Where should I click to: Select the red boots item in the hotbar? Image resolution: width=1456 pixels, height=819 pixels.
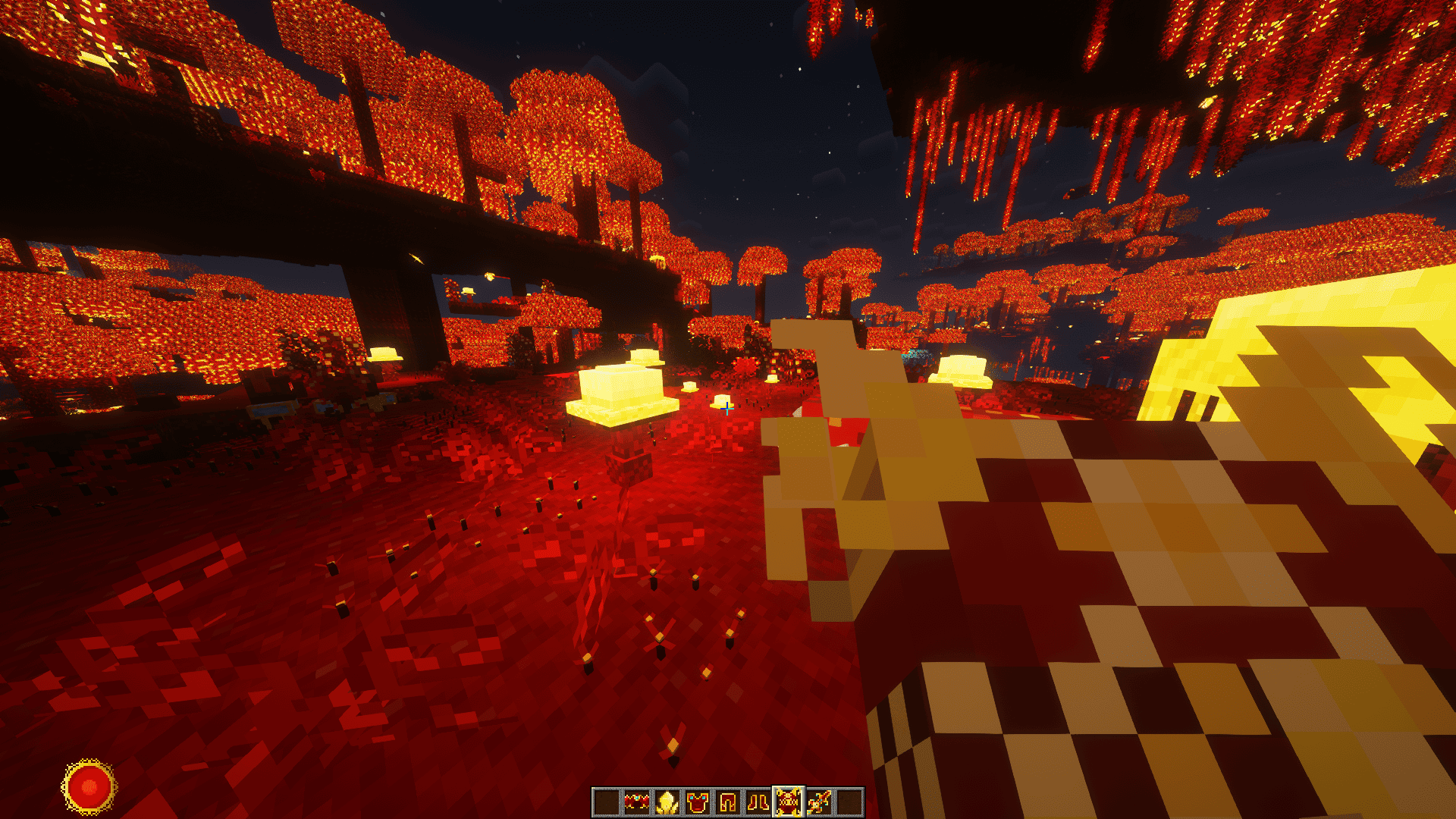point(758,800)
